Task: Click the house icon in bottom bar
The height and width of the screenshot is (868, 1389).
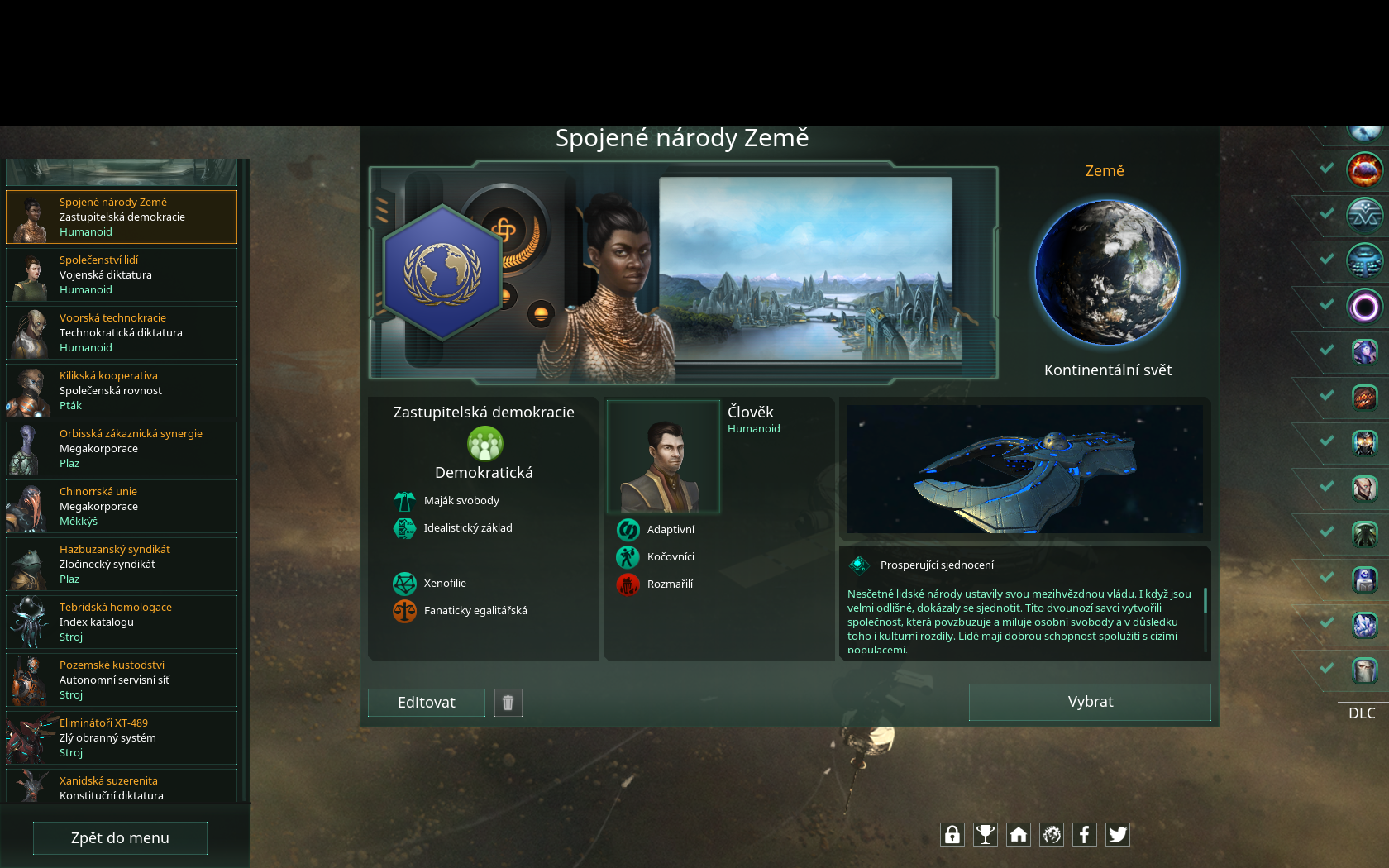Action: (1019, 835)
